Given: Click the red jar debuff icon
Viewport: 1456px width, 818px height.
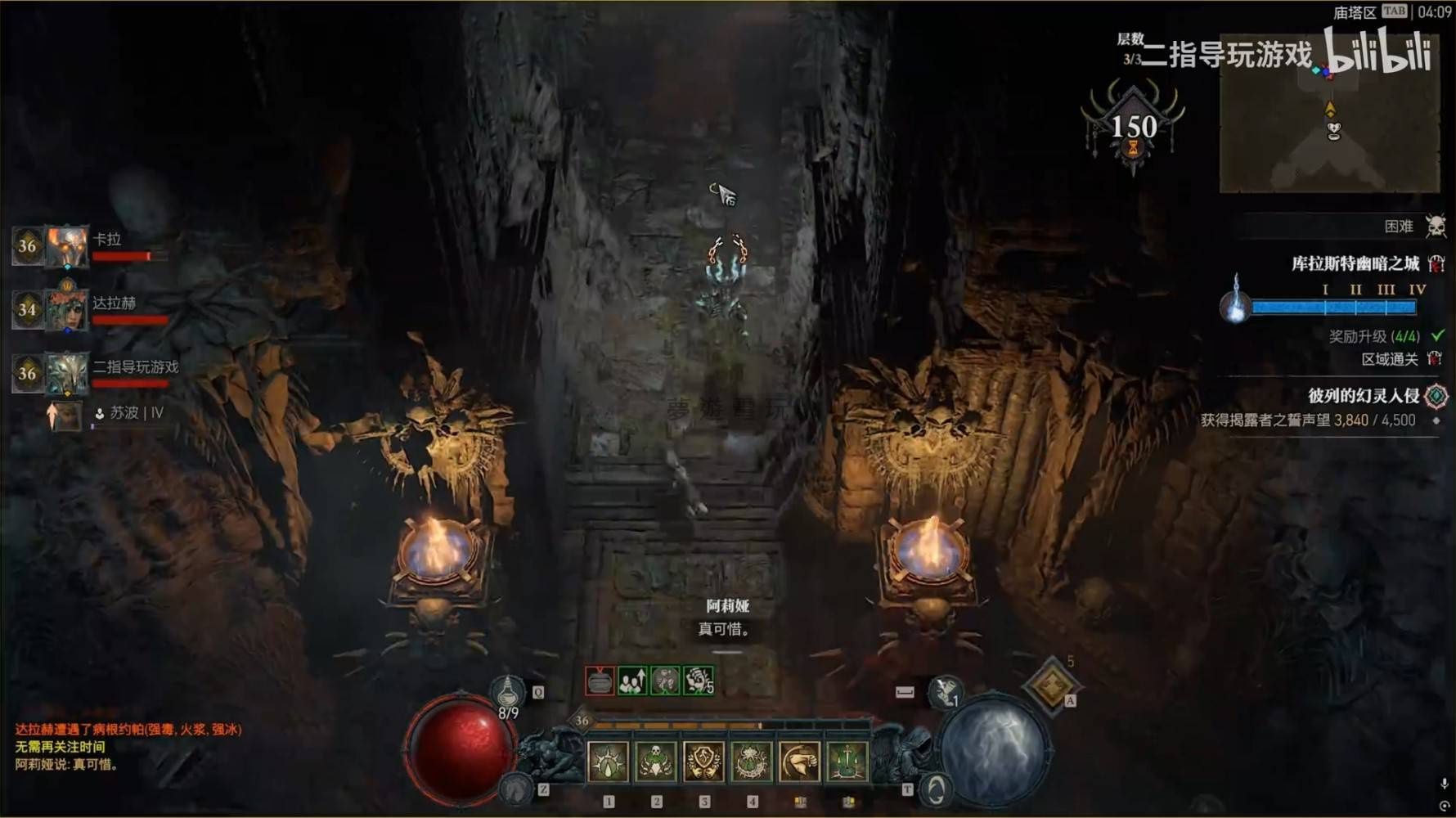Looking at the screenshot, I should click(x=600, y=681).
